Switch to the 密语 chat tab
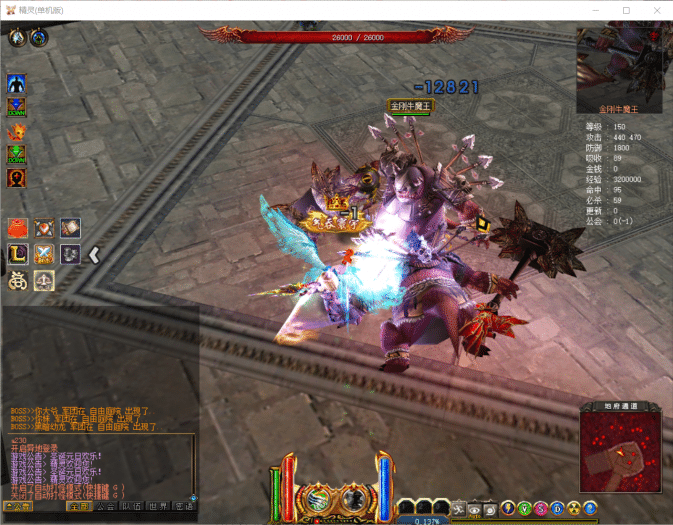 [x=183, y=506]
